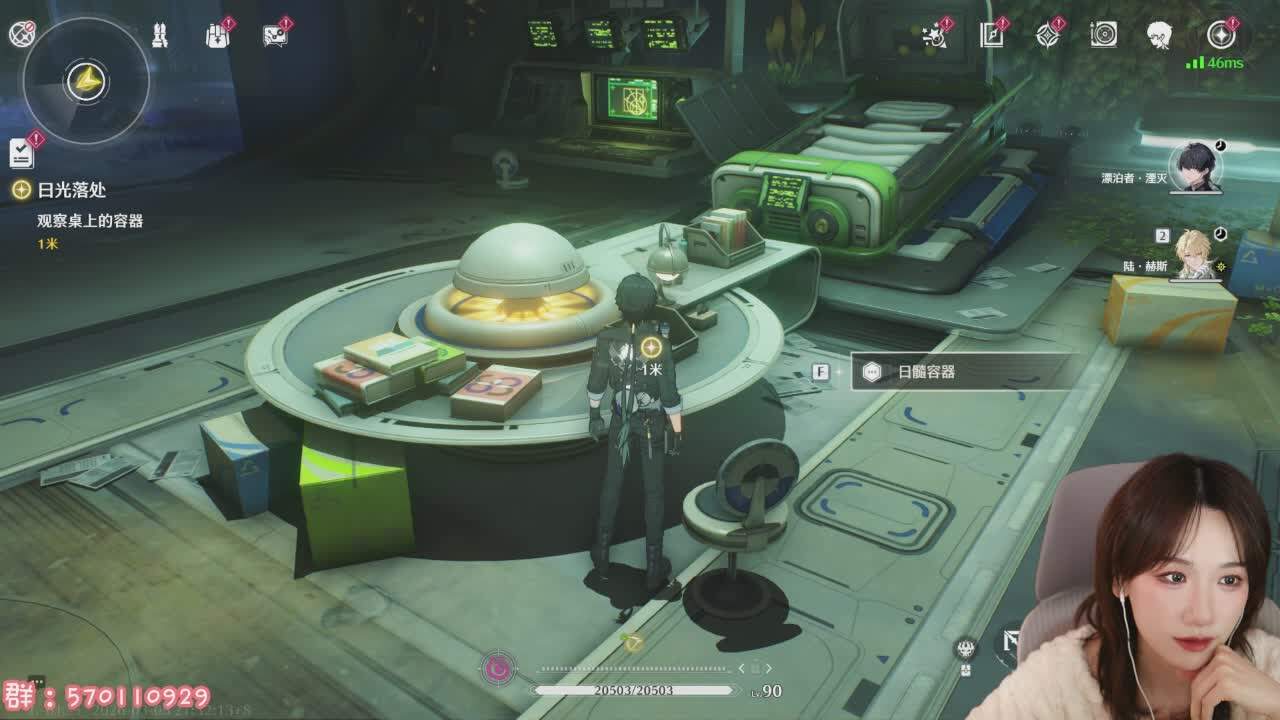Image resolution: width=1280 pixels, height=720 pixels.
Task: Open the backpack inventory icon
Action: (x=217, y=35)
